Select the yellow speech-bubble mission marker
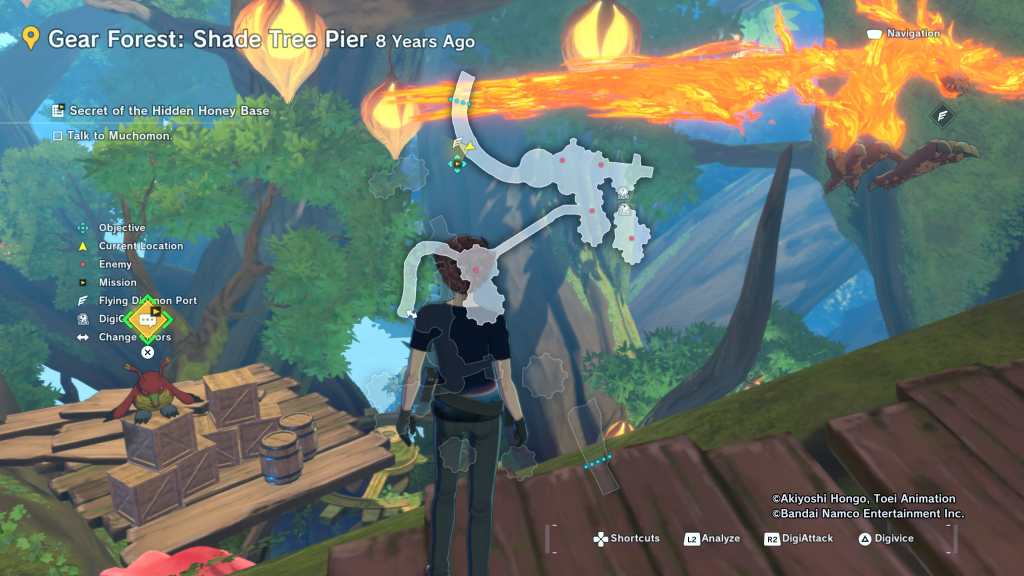This screenshot has width=1024, height=576. pos(148,320)
